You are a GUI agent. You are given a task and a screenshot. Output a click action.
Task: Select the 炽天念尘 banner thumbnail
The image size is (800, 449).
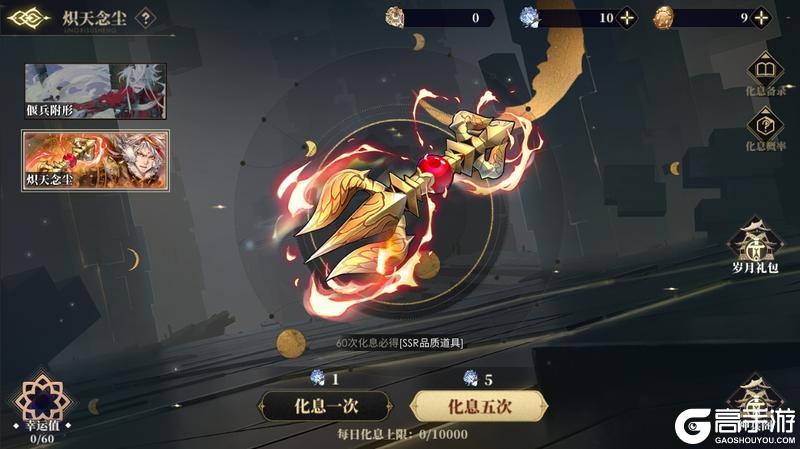96,159
